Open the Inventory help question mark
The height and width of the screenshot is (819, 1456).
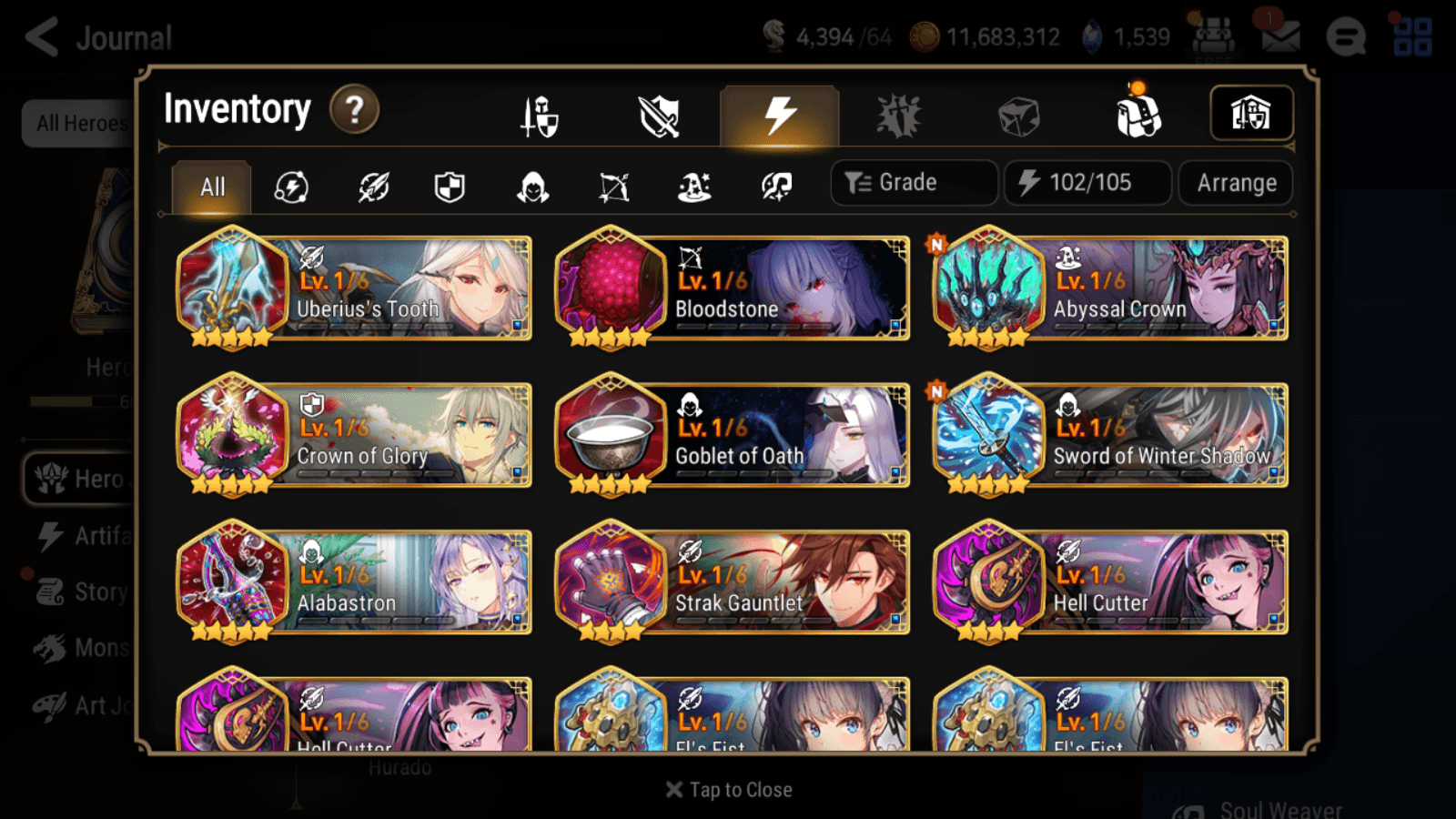[353, 109]
